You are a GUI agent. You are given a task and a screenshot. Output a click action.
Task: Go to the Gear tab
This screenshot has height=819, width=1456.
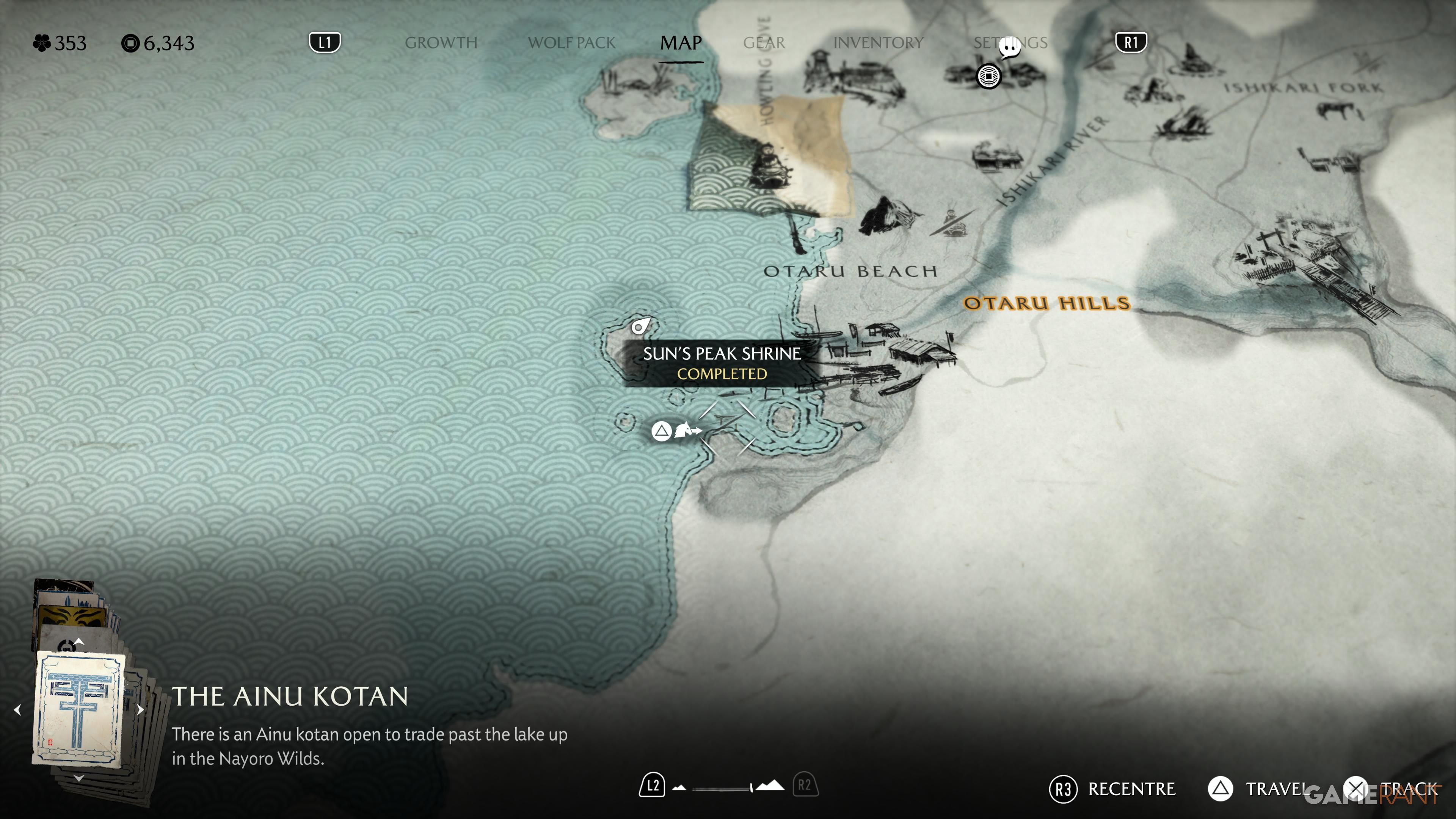[x=764, y=42]
